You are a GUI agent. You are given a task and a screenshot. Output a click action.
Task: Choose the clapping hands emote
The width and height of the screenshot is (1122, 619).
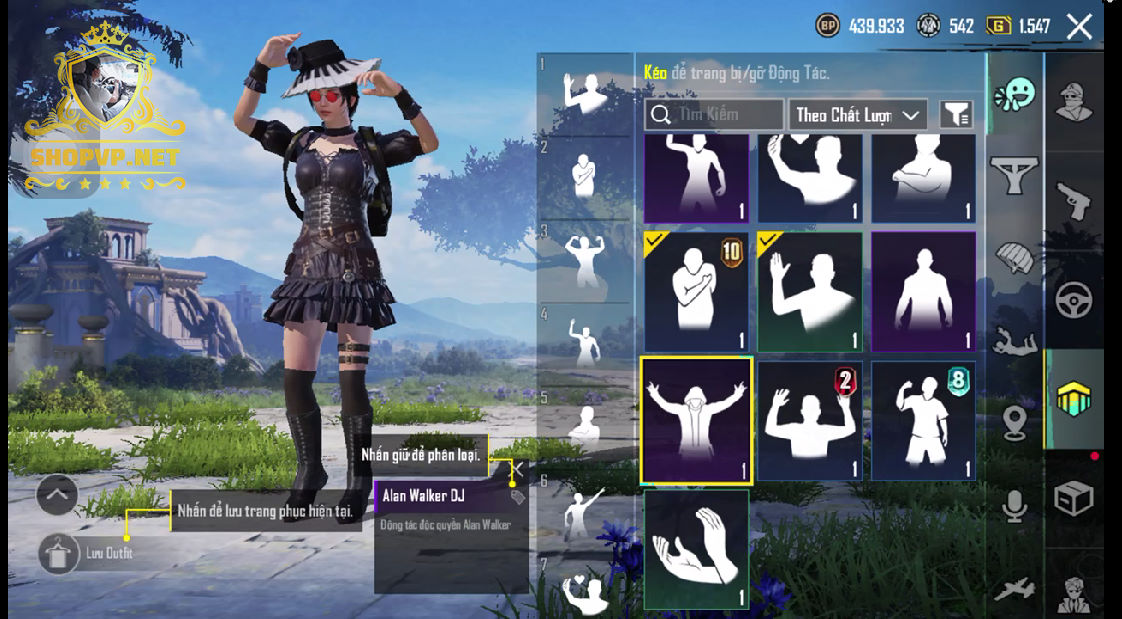(696, 548)
